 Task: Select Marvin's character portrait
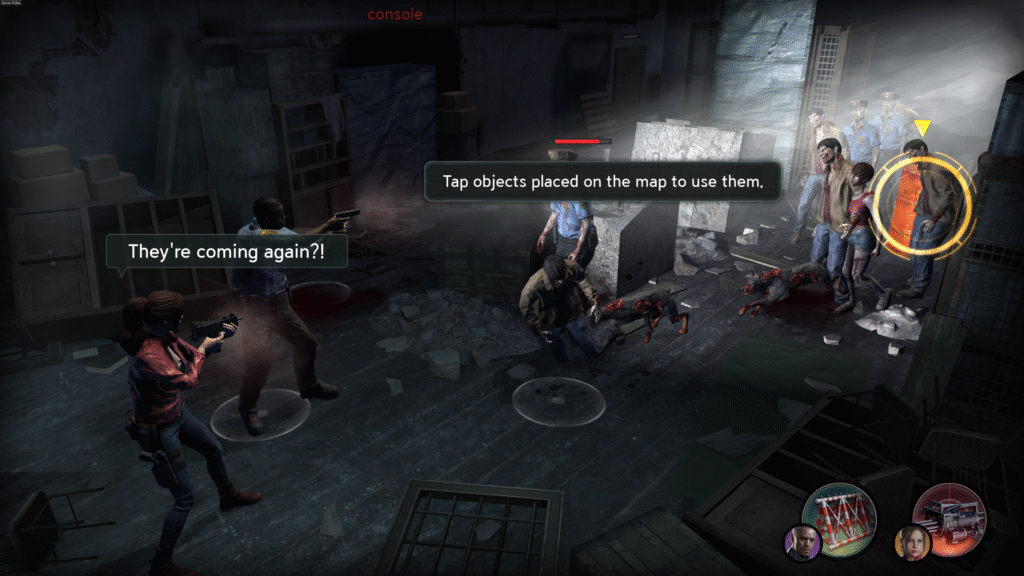(x=802, y=543)
